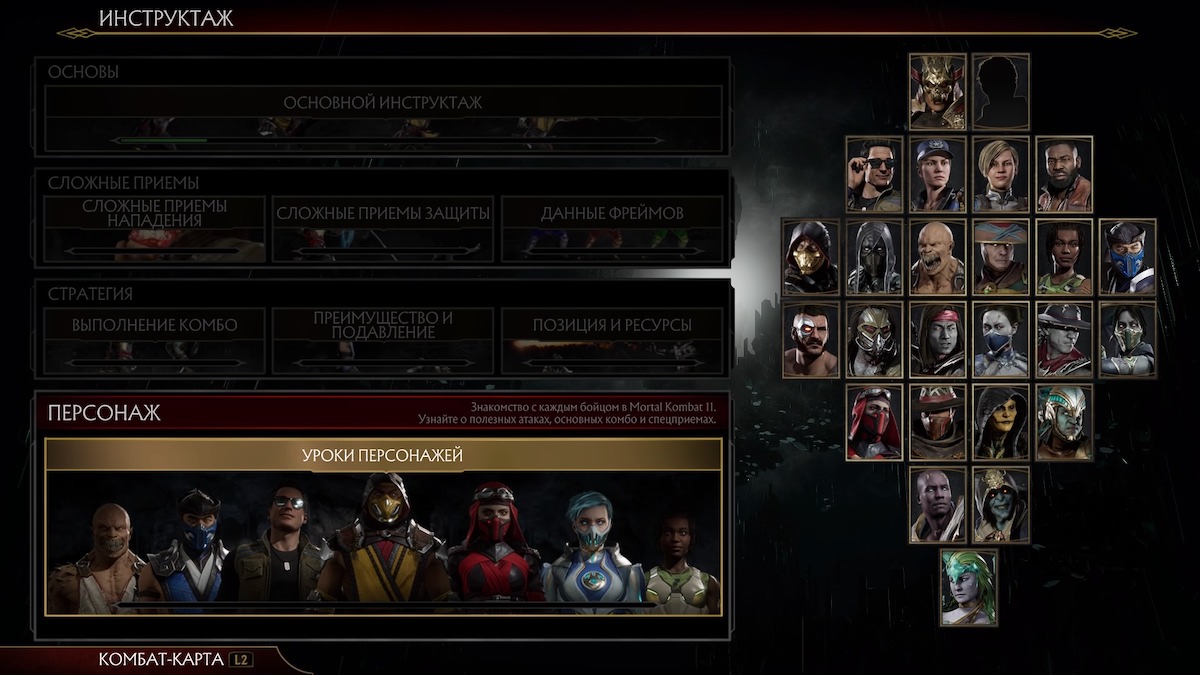Image resolution: width=1200 pixels, height=675 pixels.
Task: Pick Cetrion's green-haired portrait
Action: 969,588
